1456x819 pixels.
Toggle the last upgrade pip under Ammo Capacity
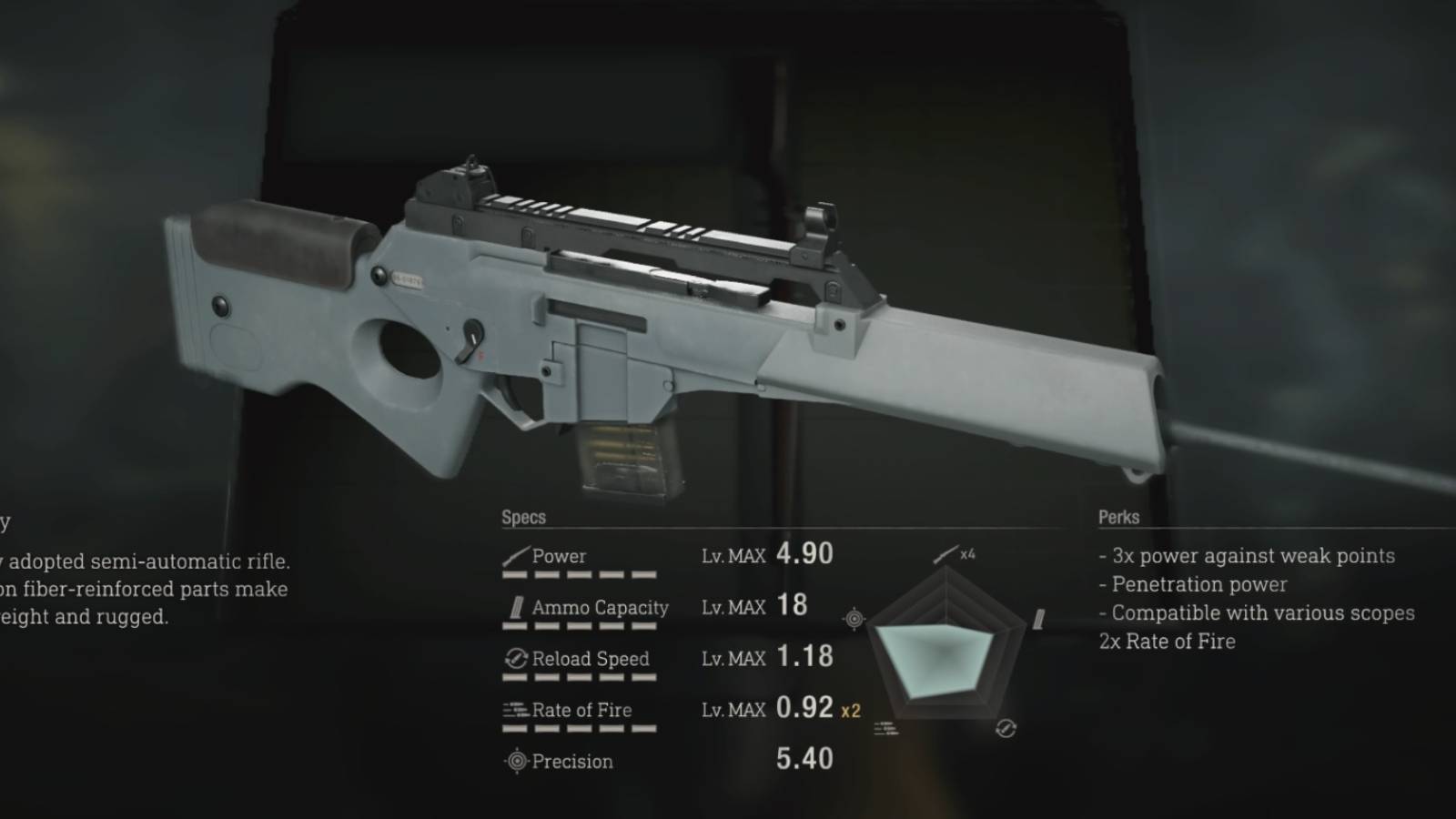pyautogui.click(x=643, y=628)
